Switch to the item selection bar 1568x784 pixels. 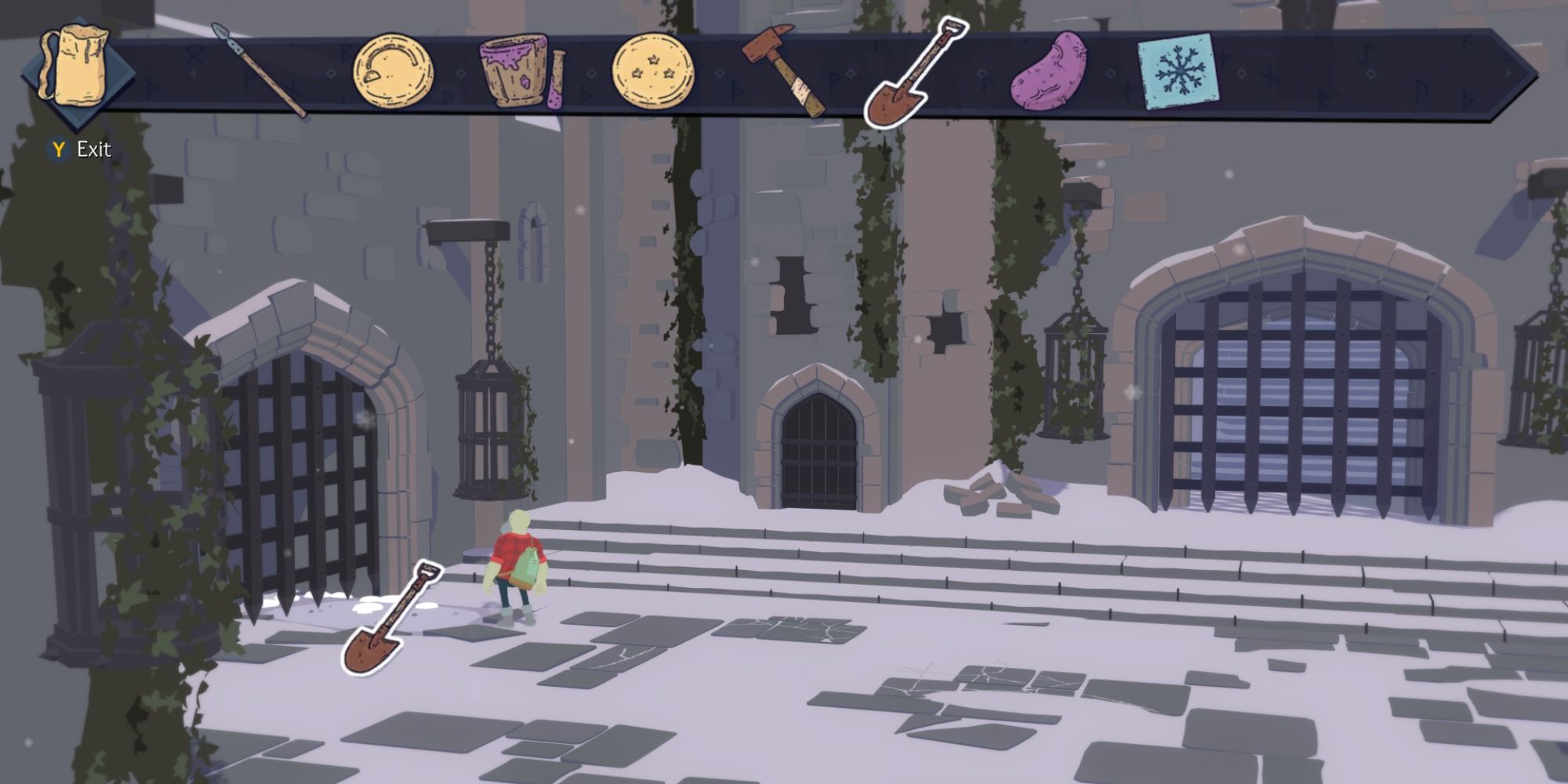point(784,71)
